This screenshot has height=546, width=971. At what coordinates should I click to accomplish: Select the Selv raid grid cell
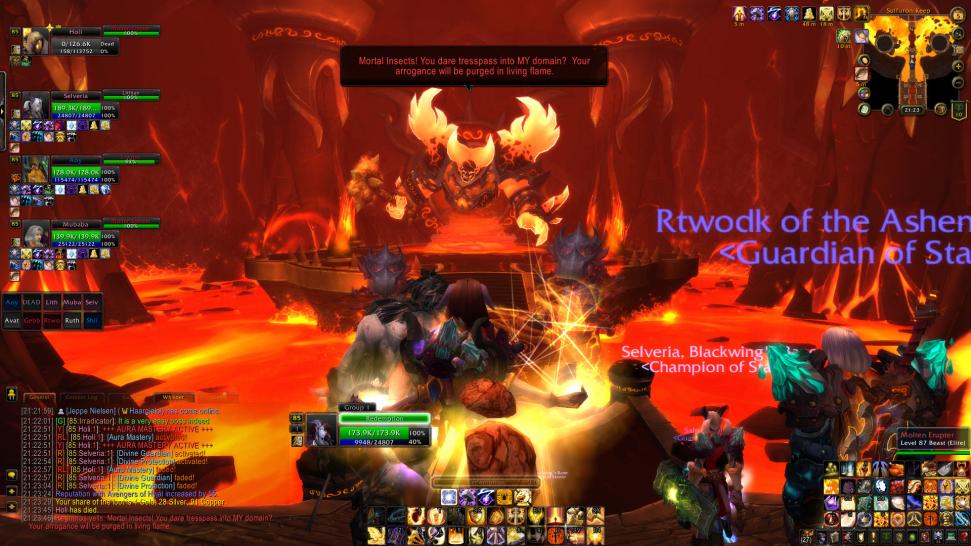point(92,301)
